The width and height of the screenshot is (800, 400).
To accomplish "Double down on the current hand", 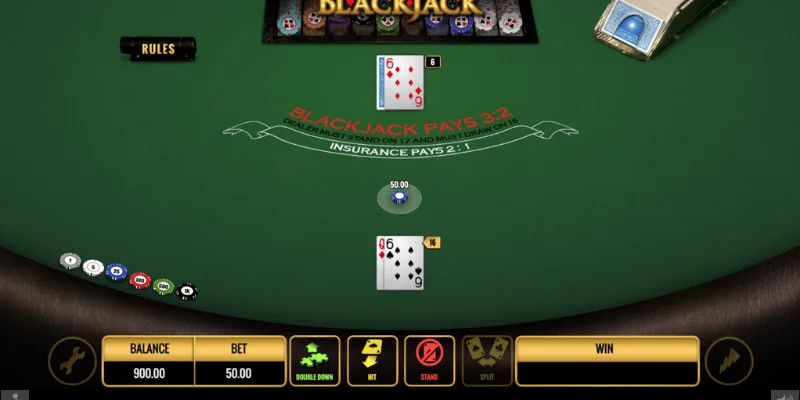I will coord(315,361).
